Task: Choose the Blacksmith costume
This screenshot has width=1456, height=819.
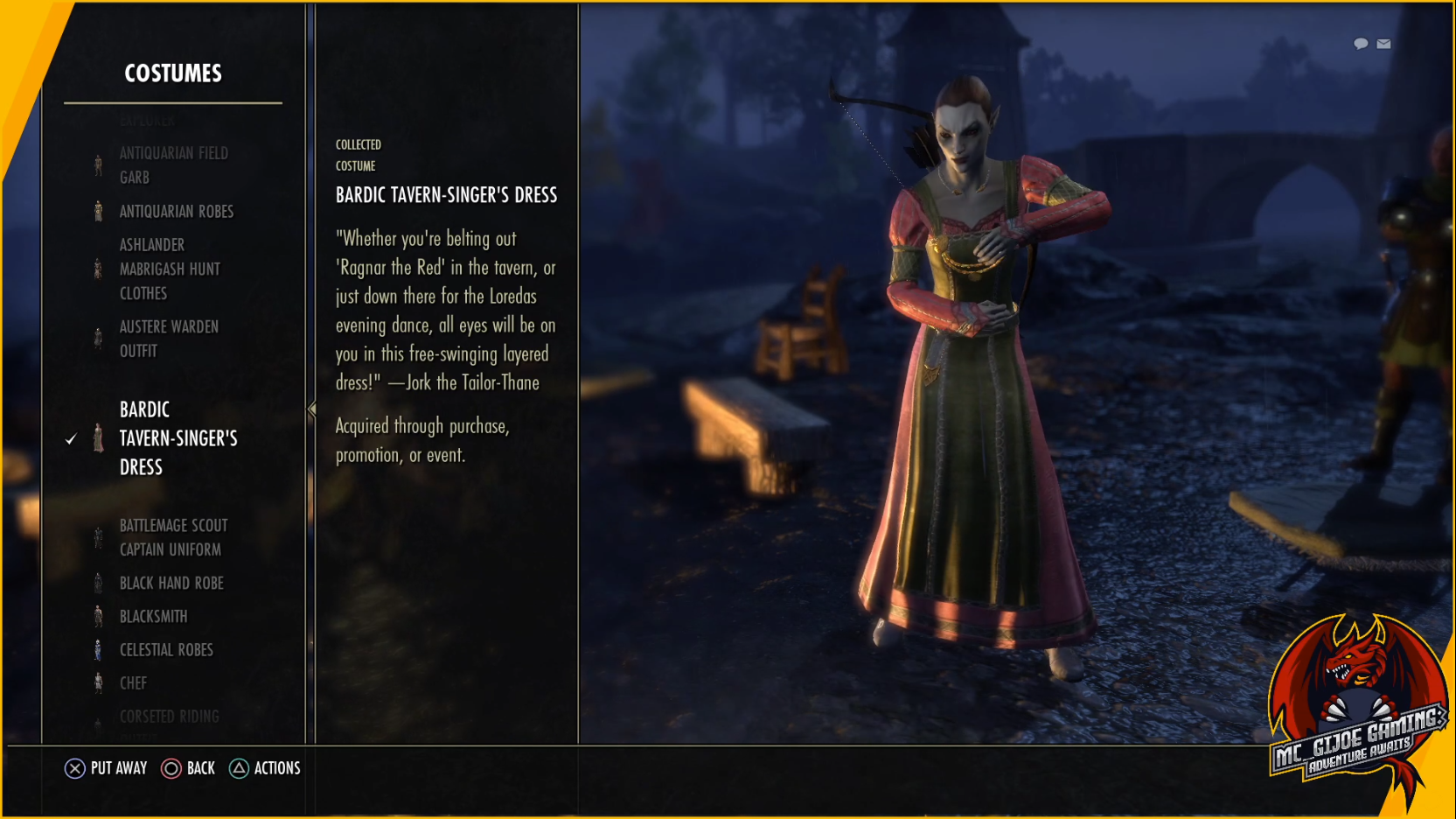Action: pos(153,616)
